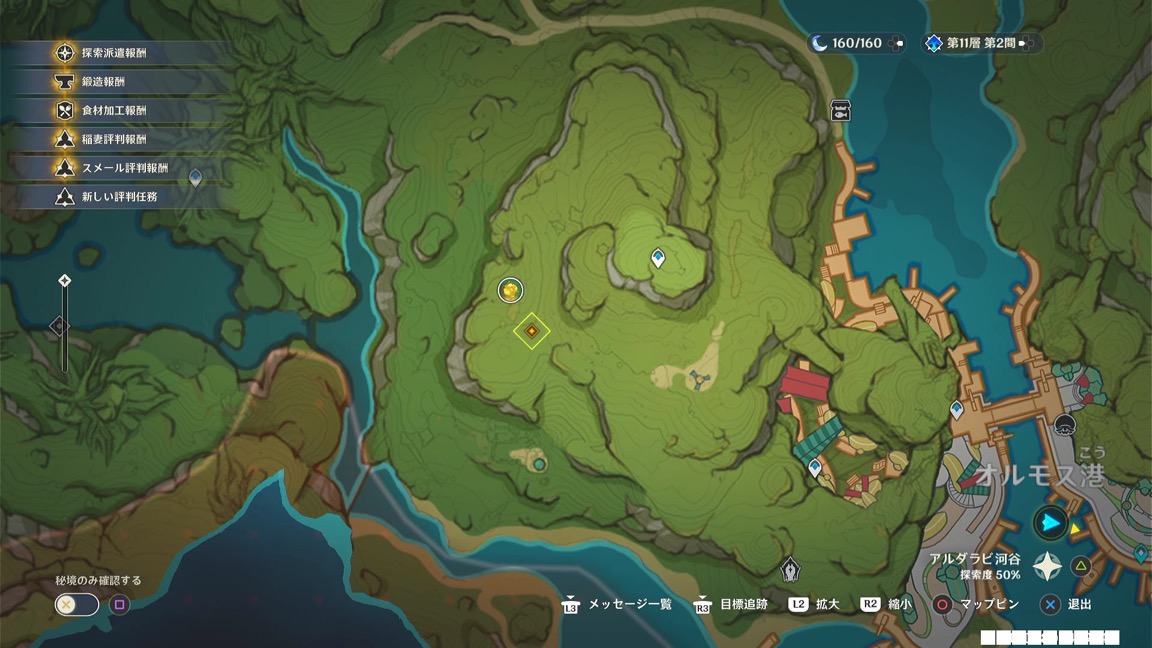1152x648 pixels.
Task: Click the 退出 exit map label
Action: (1079, 604)
